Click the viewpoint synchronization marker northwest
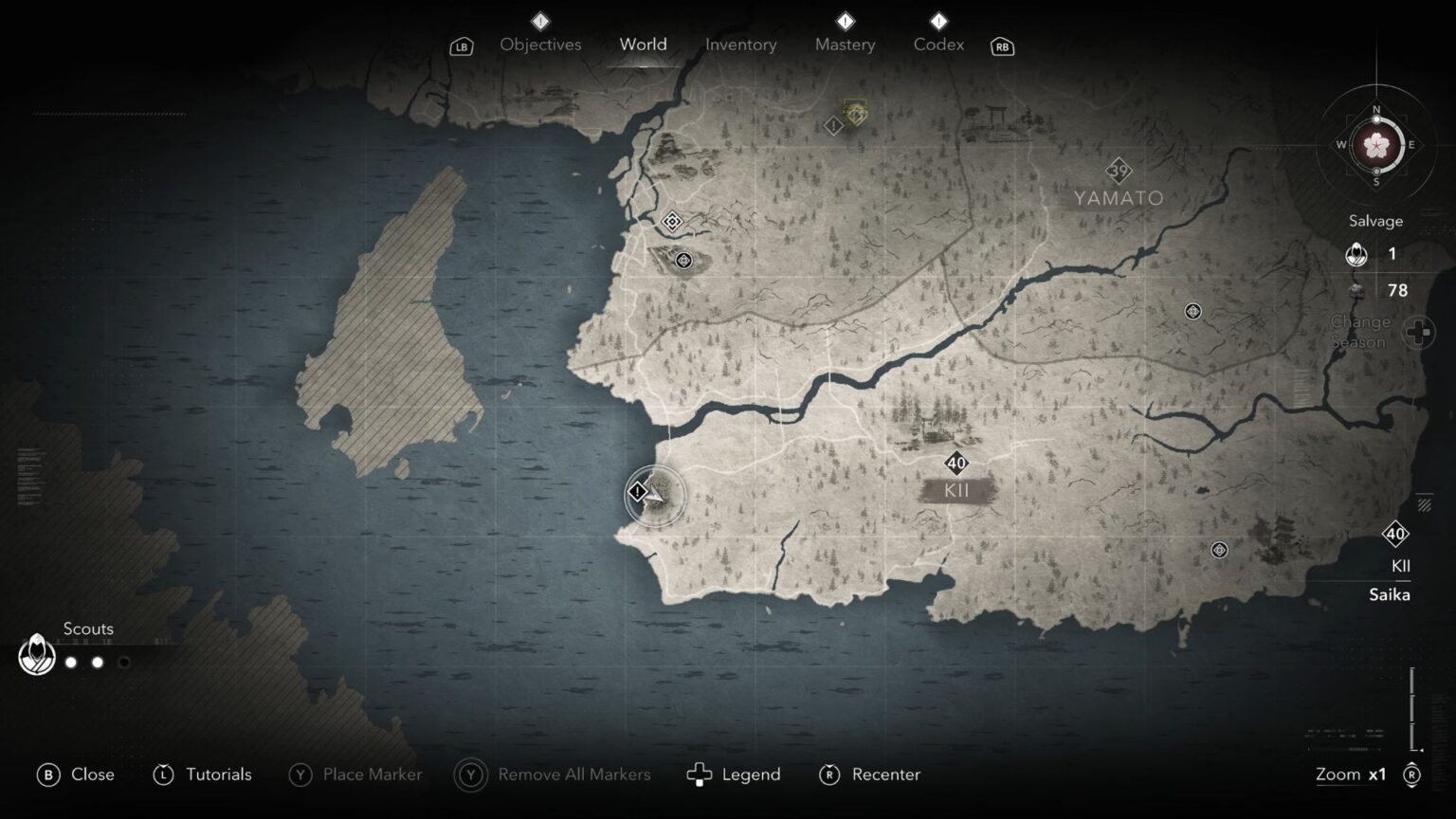The height and width of the screenshot is (819, 1456). 670,221
